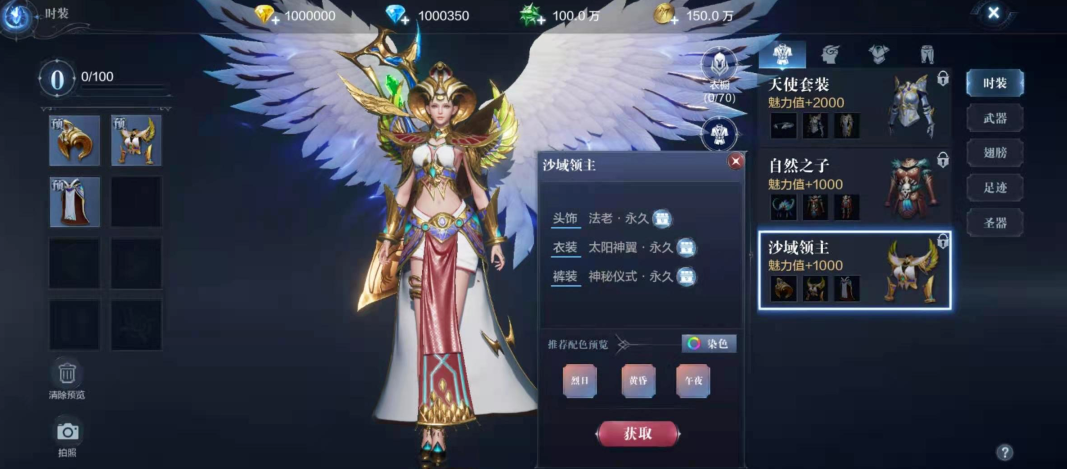
Task: Click 清除预览 trash can to clear preview
Action: pos(67,375)
